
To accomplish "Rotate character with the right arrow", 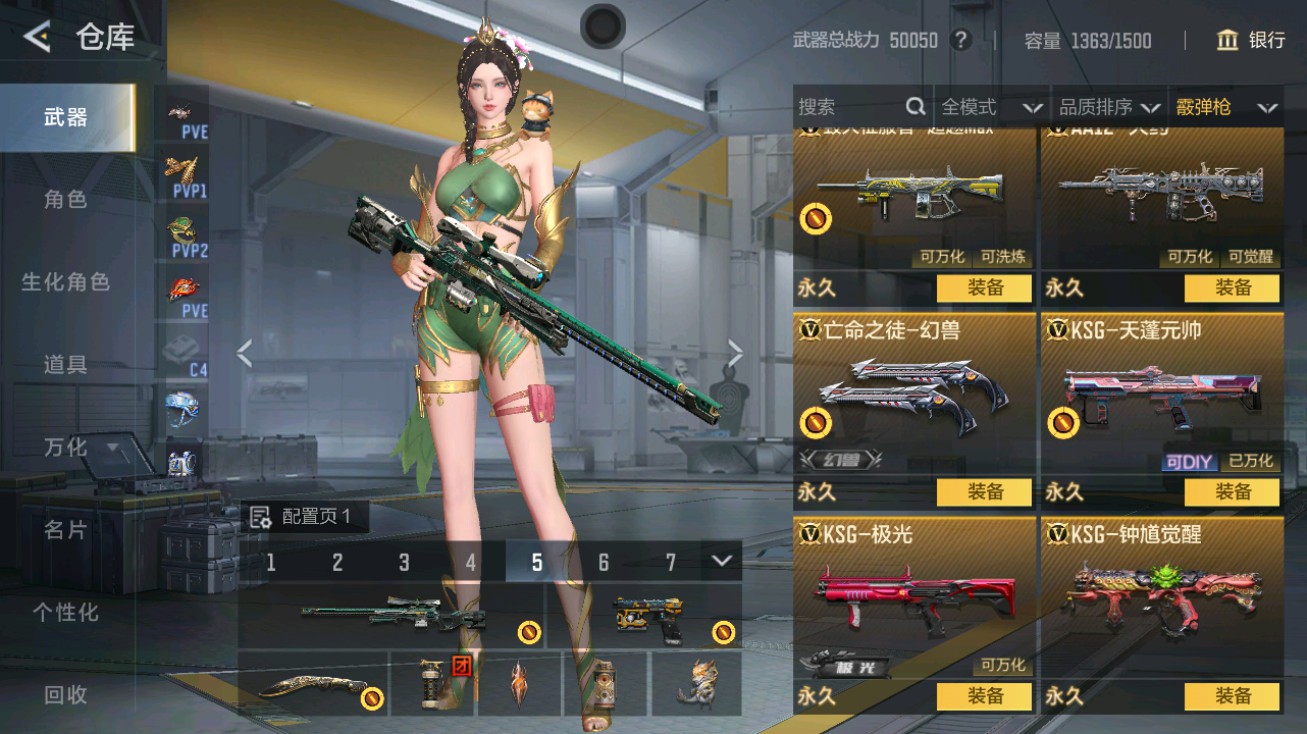I will click(x=735, y=353).
